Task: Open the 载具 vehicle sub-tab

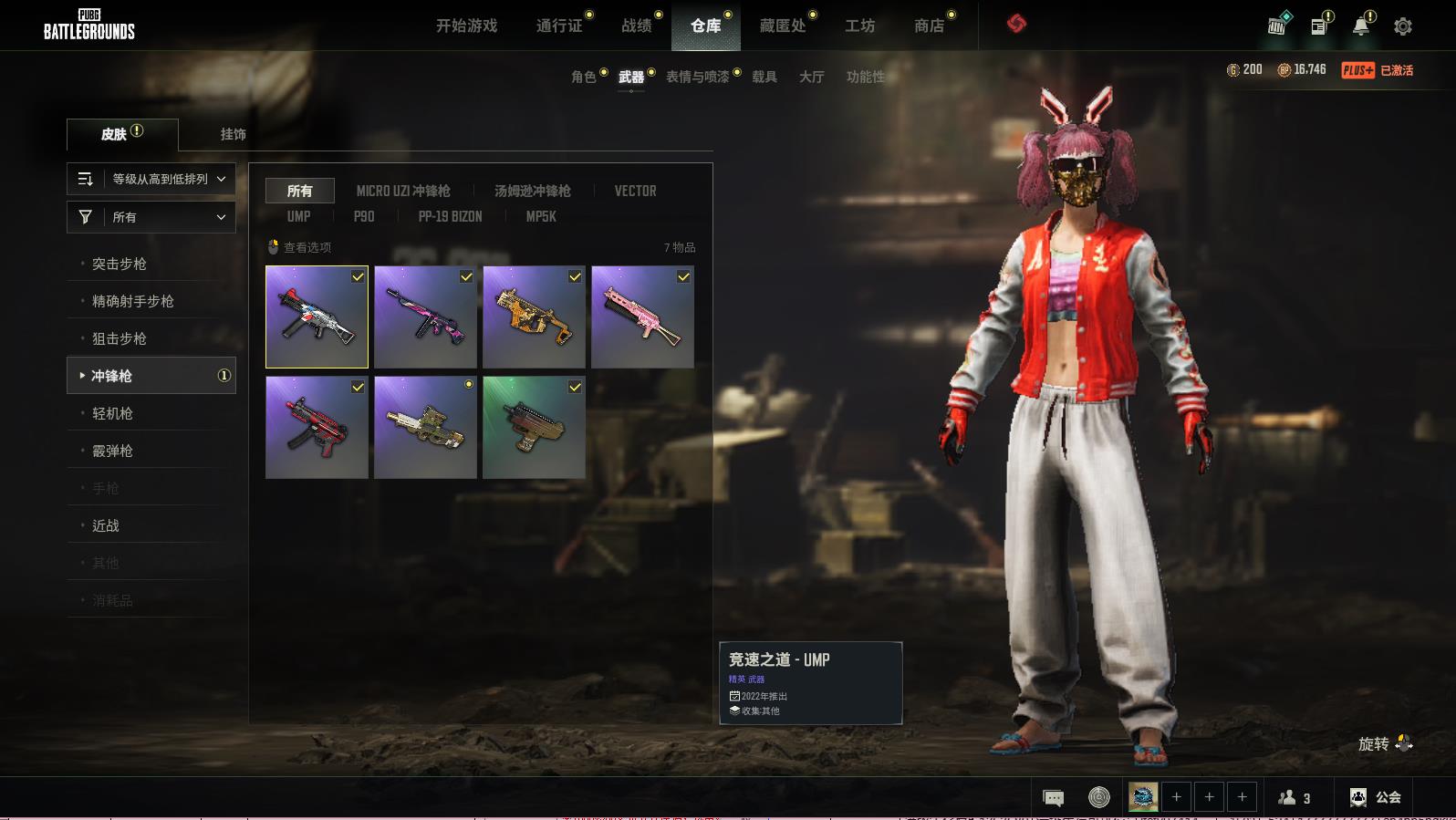Action: coord(764,77)
